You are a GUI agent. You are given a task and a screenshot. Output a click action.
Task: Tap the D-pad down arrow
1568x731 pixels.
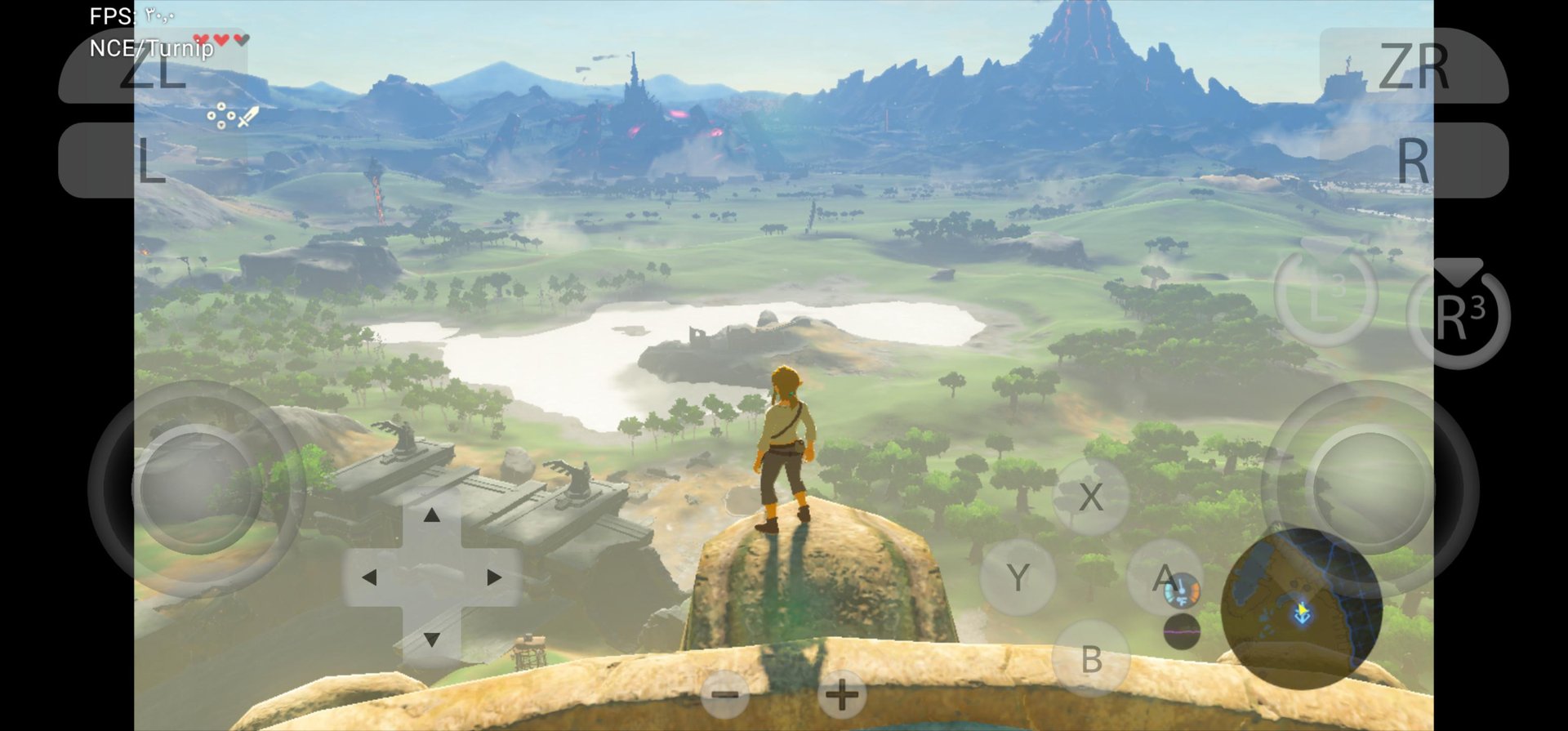pos(432,639)
